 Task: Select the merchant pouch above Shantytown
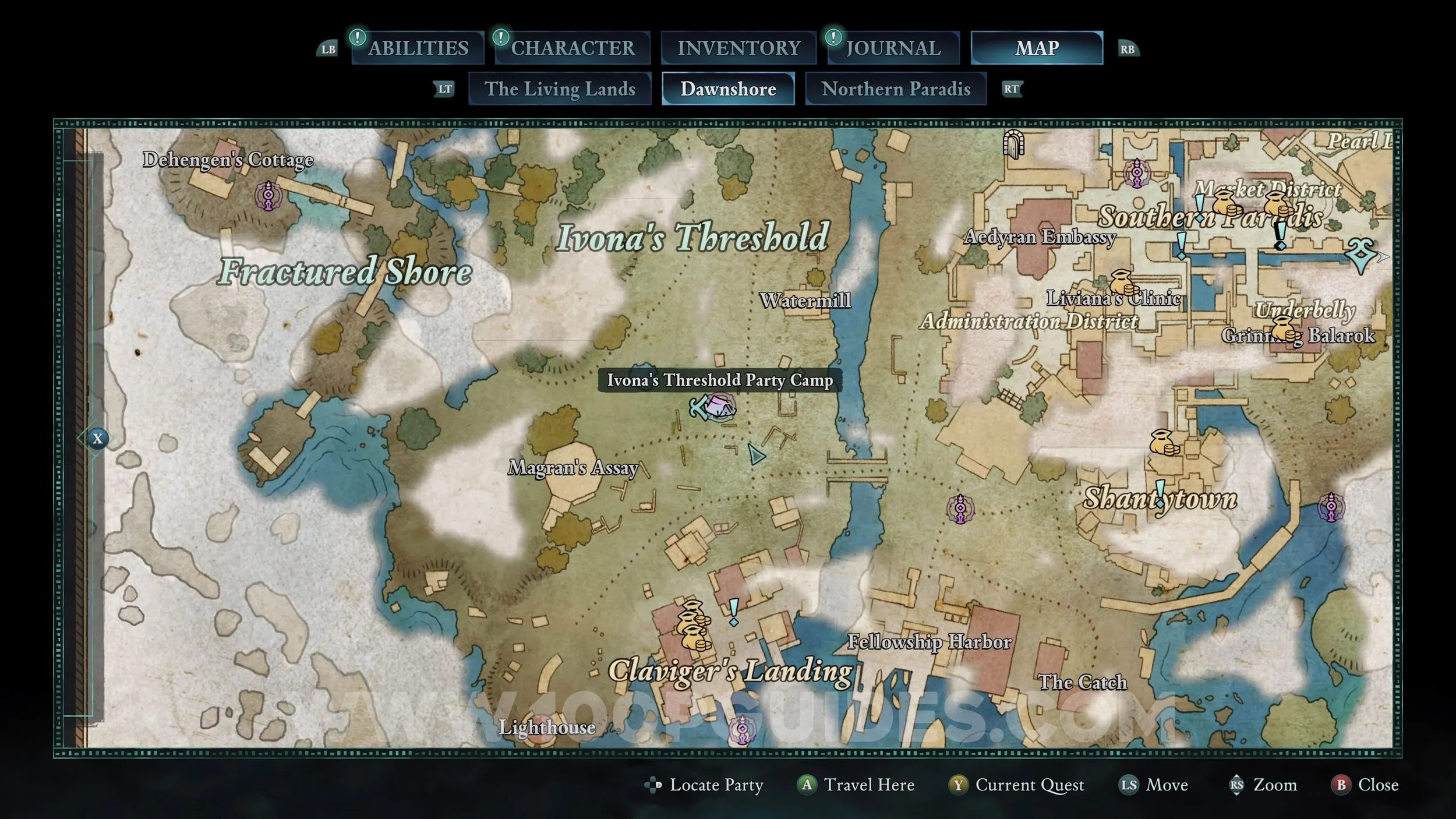(1164, 443)
